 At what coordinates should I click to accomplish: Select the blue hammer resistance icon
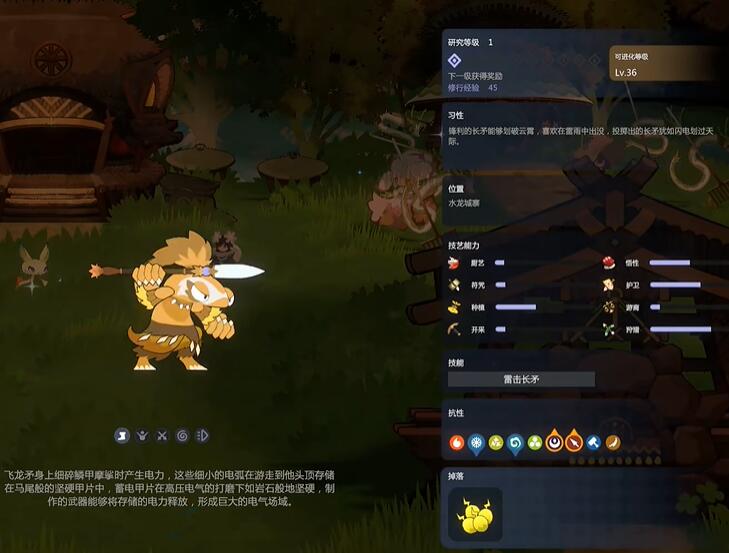click(593, 441)
